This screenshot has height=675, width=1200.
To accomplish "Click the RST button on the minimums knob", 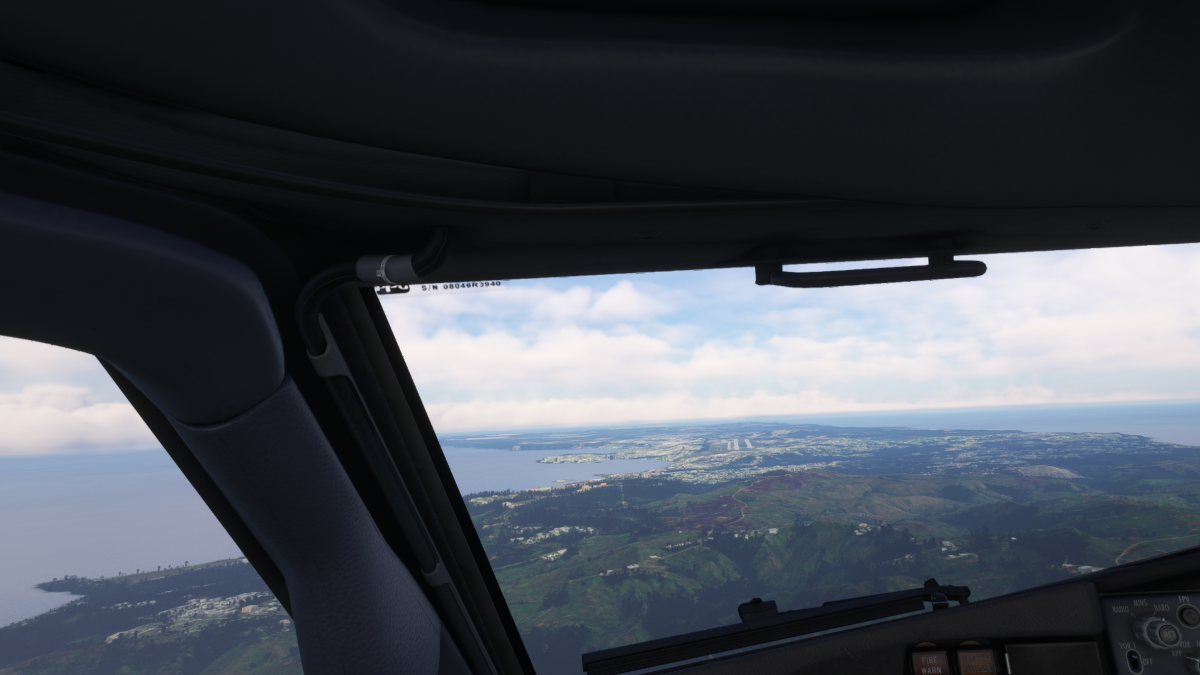I will (1165, 632).
